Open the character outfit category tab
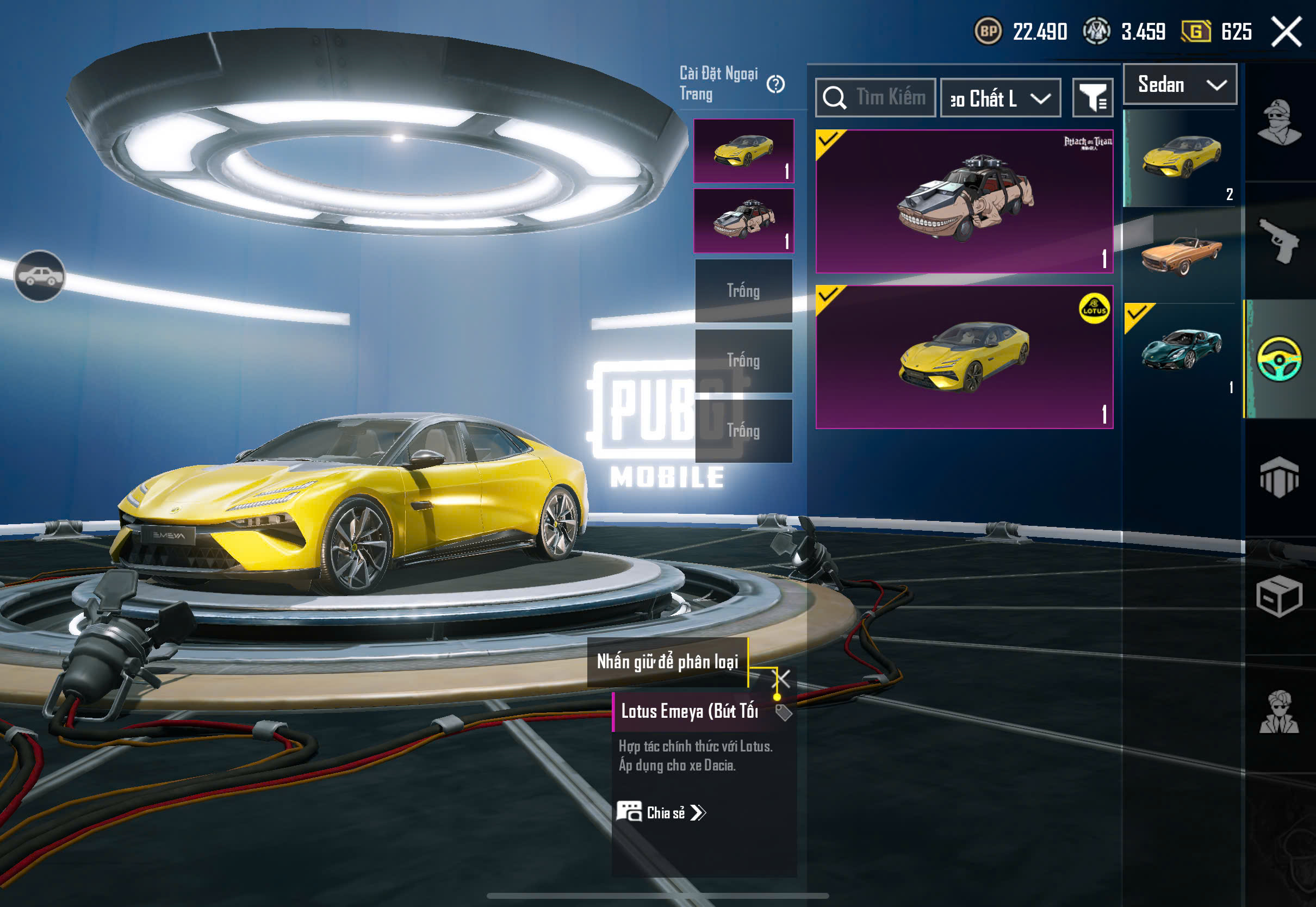Screen dimensions: 1316x907 (1279, 122)
